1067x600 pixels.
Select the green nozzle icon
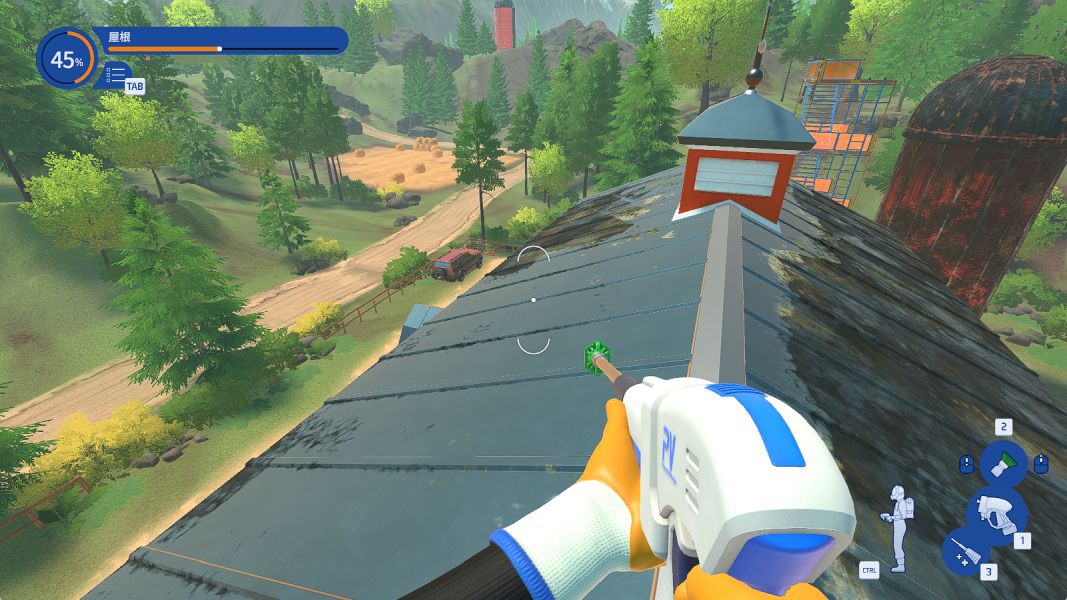(1003, 464)
